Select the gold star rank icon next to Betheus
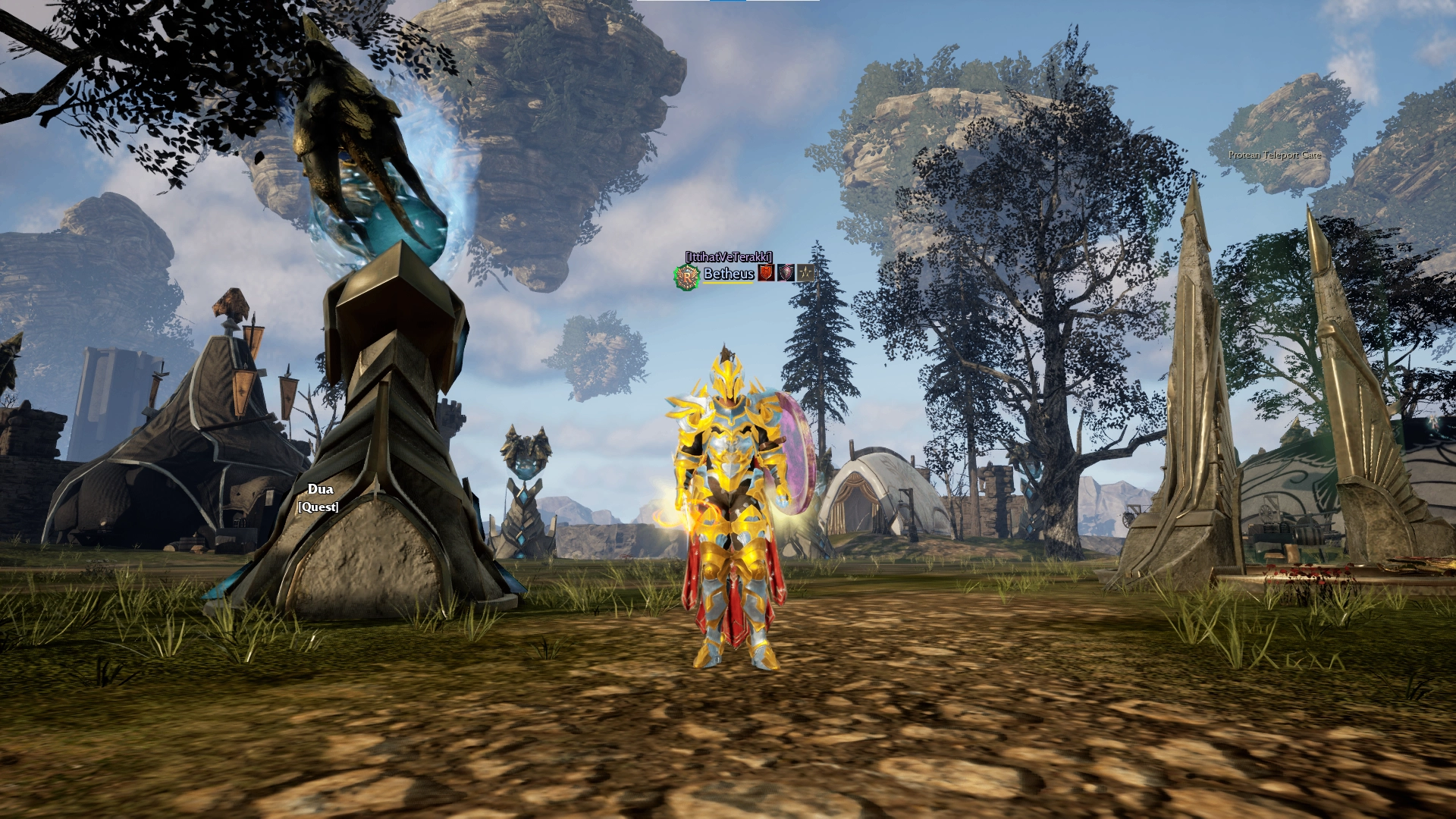This screenshot has height=819, width=1456. [806, 274]
